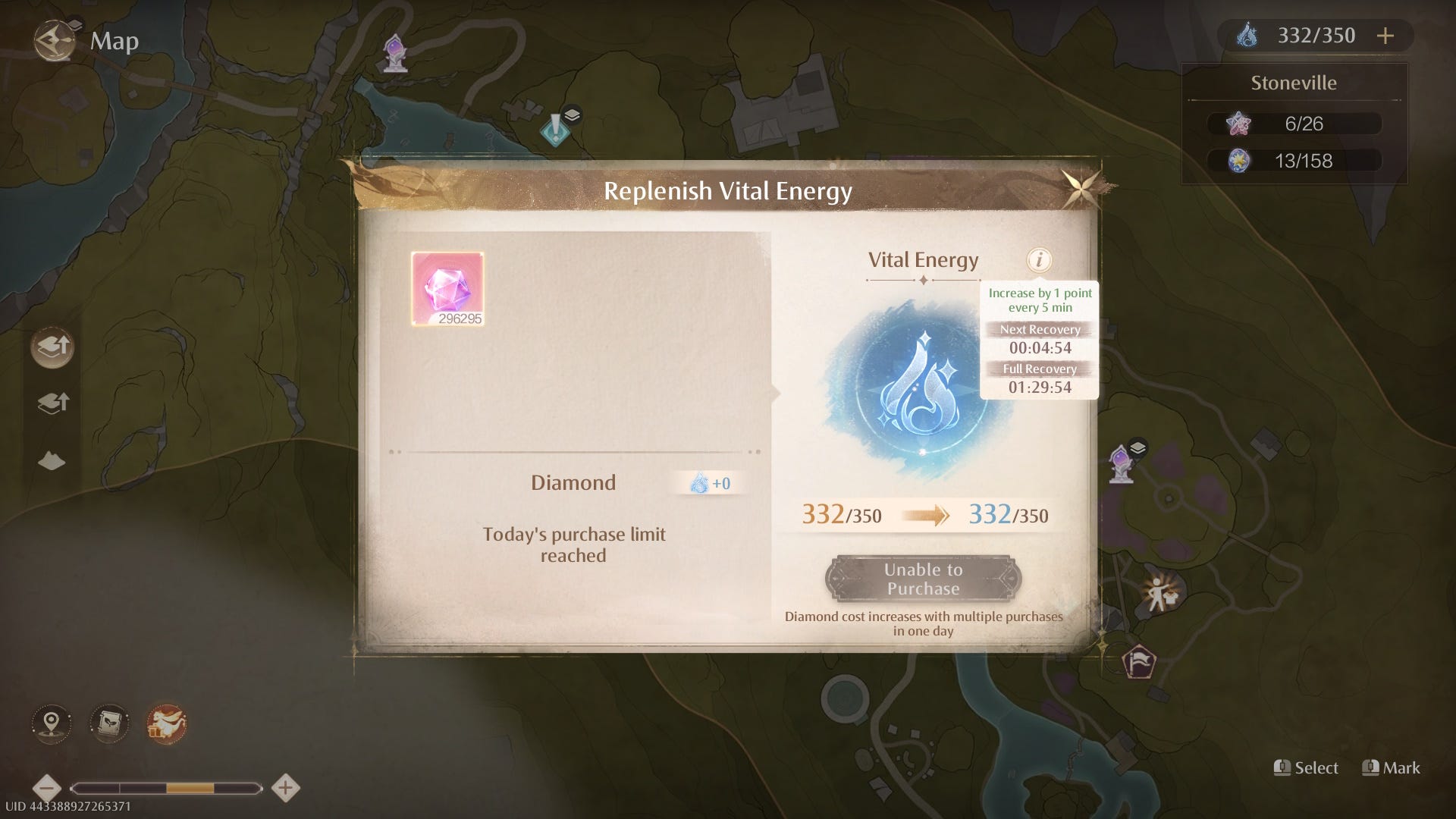Click the teal exclamation quest marker

pyautogui.click(x=556, y=128)
